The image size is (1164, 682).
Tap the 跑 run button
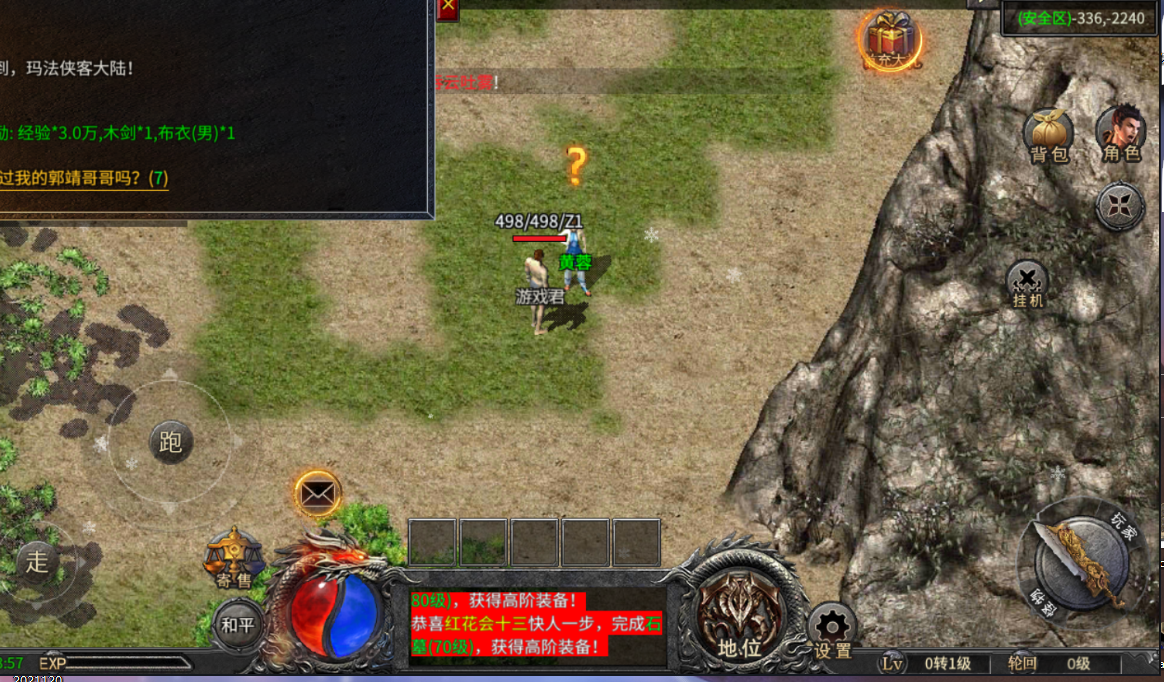point(171,441)
